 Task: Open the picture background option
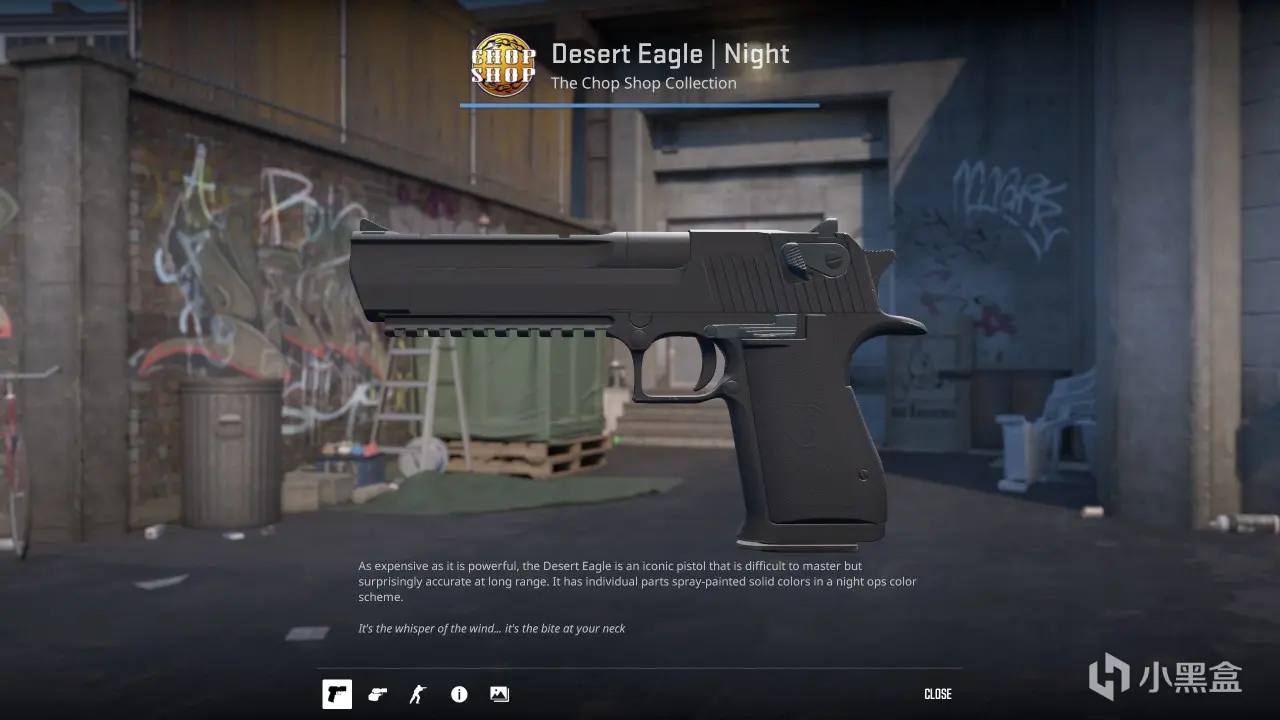click(499, 694)
